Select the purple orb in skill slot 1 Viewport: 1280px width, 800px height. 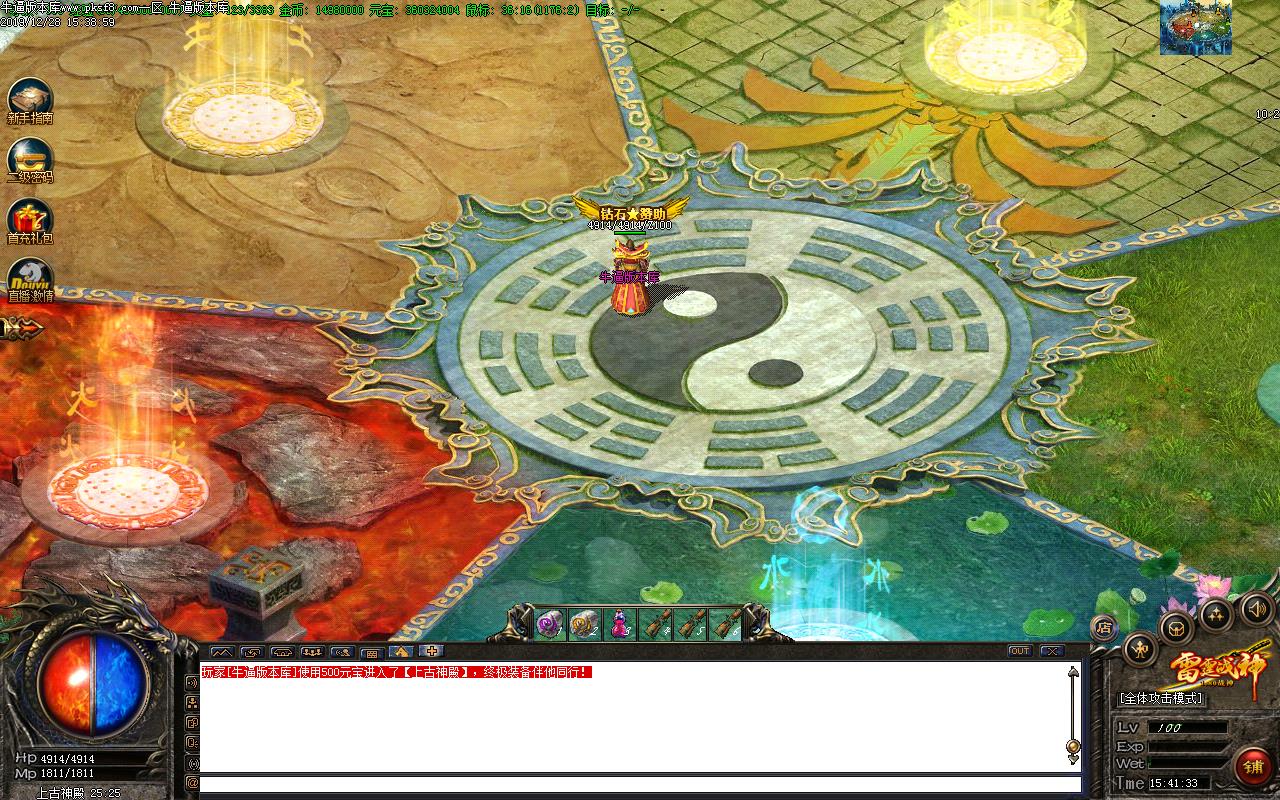(x=549, y=623)
